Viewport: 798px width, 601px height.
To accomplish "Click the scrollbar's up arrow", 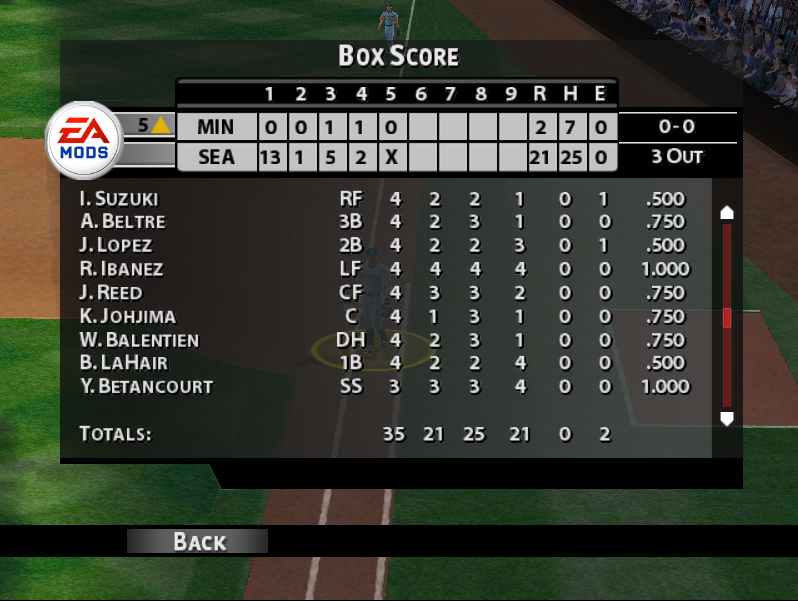I will (727, 212).
